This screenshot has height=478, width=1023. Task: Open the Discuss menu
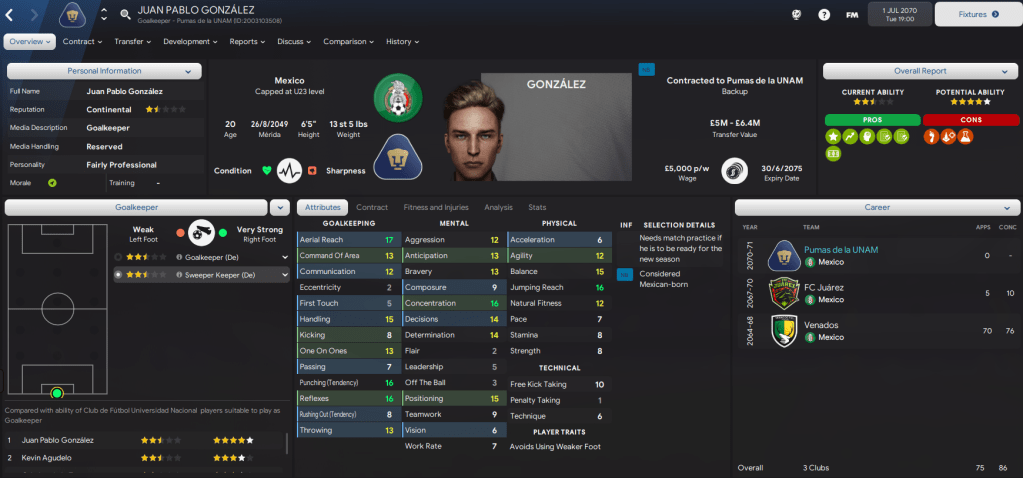point(294,42)
